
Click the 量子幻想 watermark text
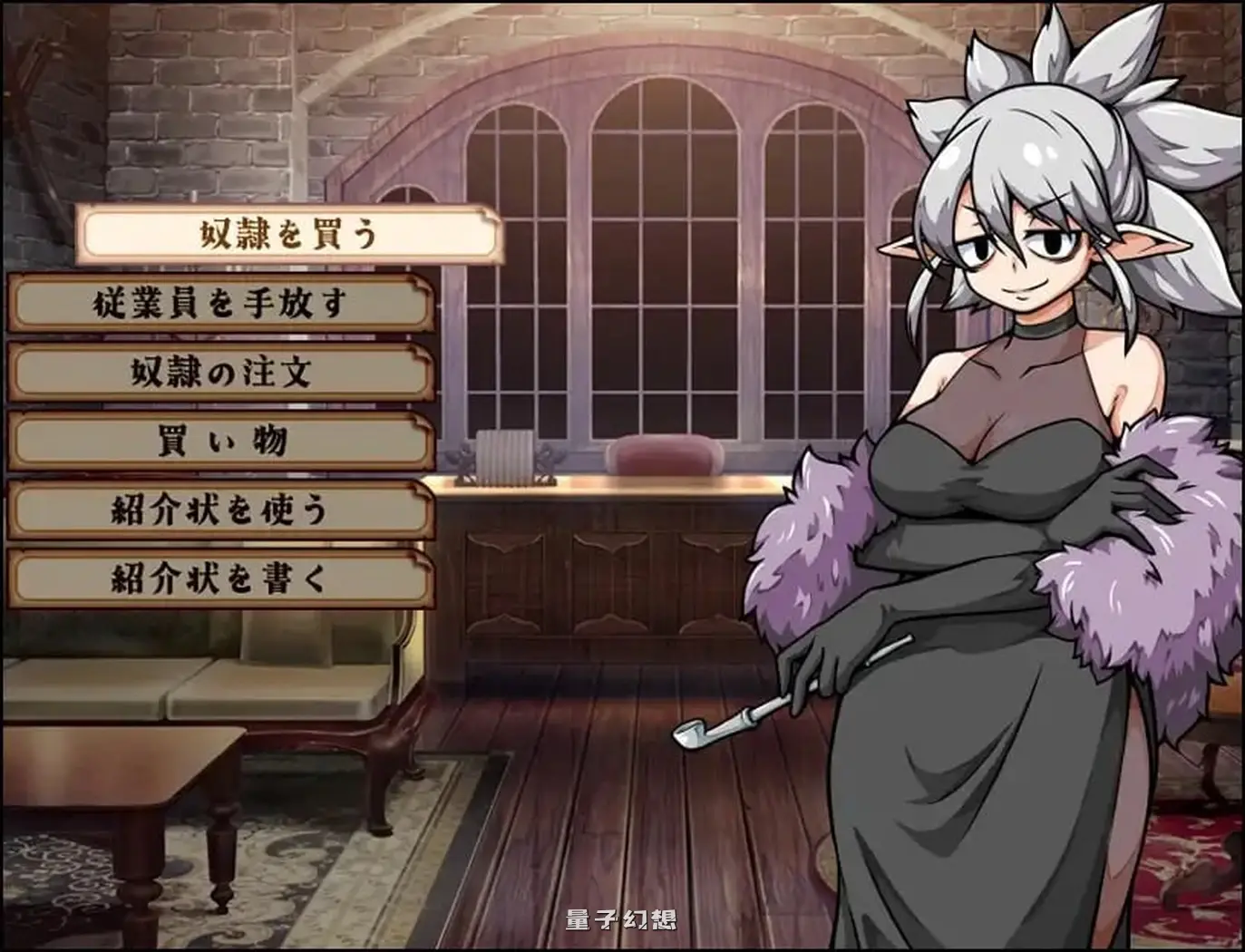coord(619,917)
